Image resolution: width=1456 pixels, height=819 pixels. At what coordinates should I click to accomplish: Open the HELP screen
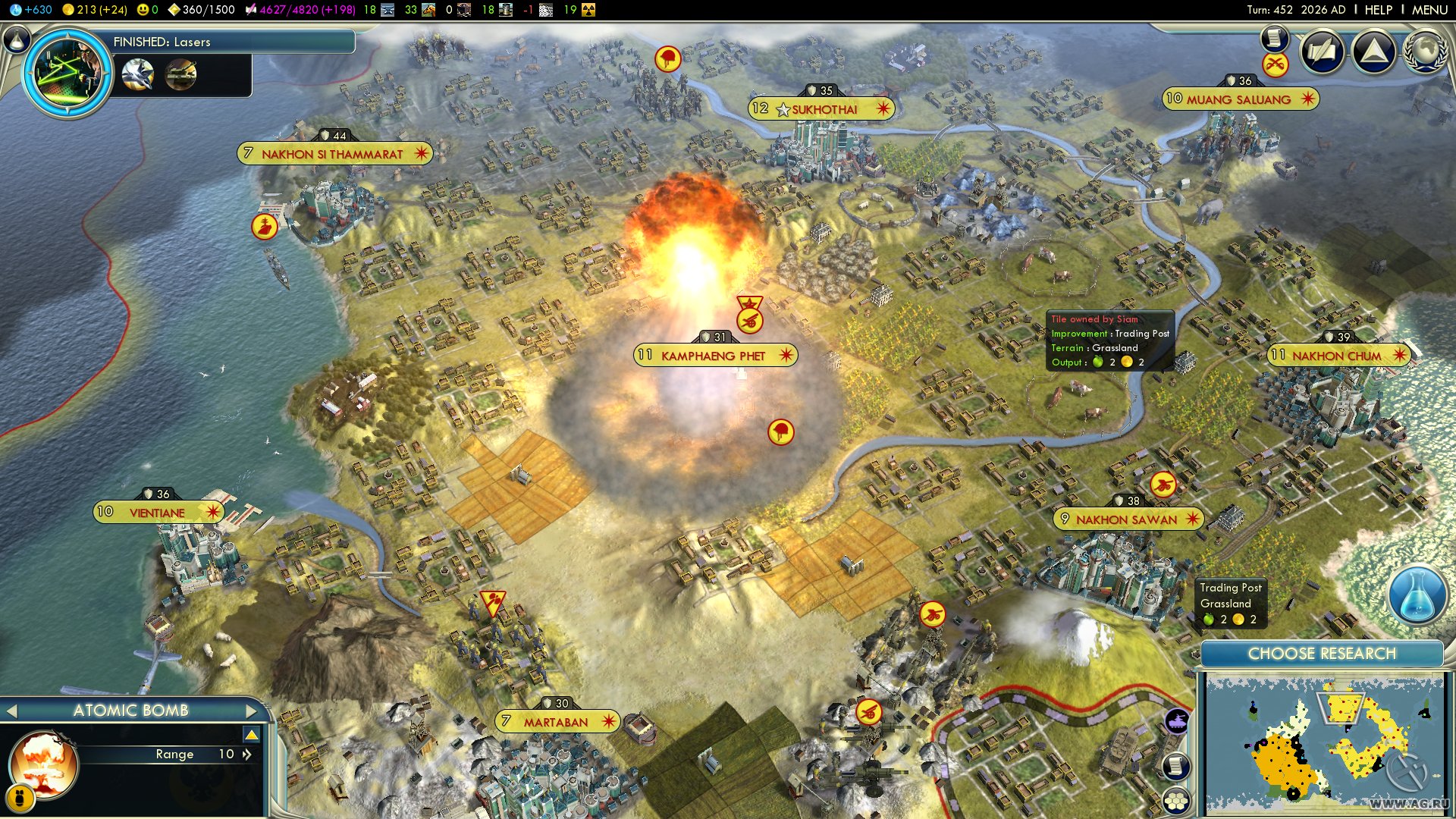tap(1378, 10)
